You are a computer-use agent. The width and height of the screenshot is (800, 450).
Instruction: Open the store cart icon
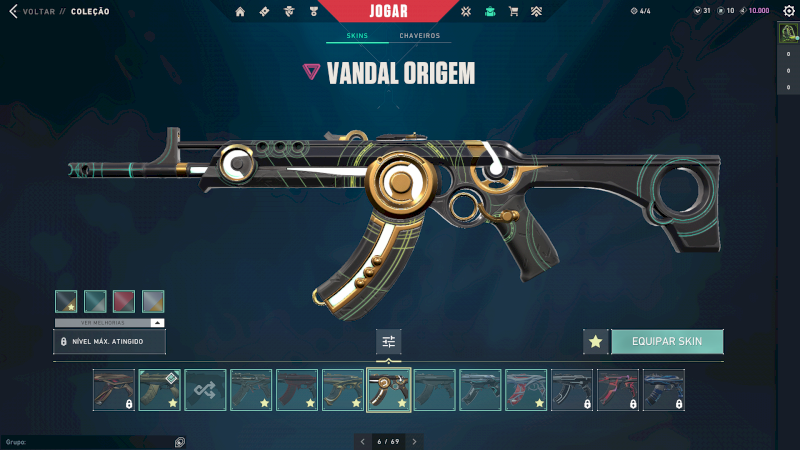coord(513,12)
